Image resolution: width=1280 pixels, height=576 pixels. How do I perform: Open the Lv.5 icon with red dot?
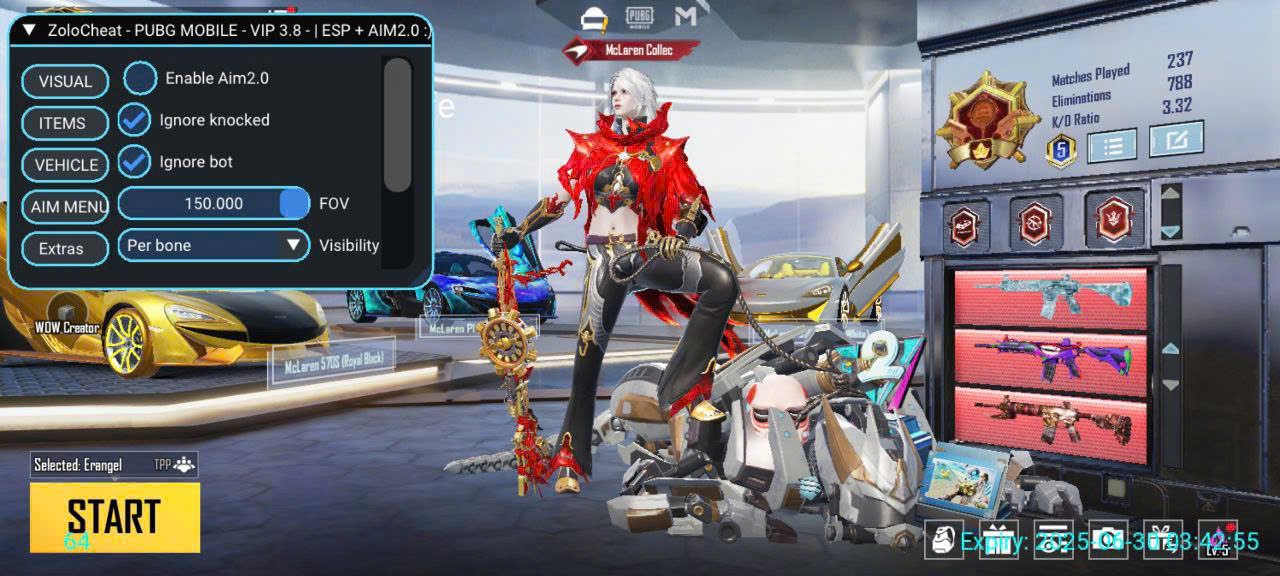pyautogui.click(x=1217, y=540)
